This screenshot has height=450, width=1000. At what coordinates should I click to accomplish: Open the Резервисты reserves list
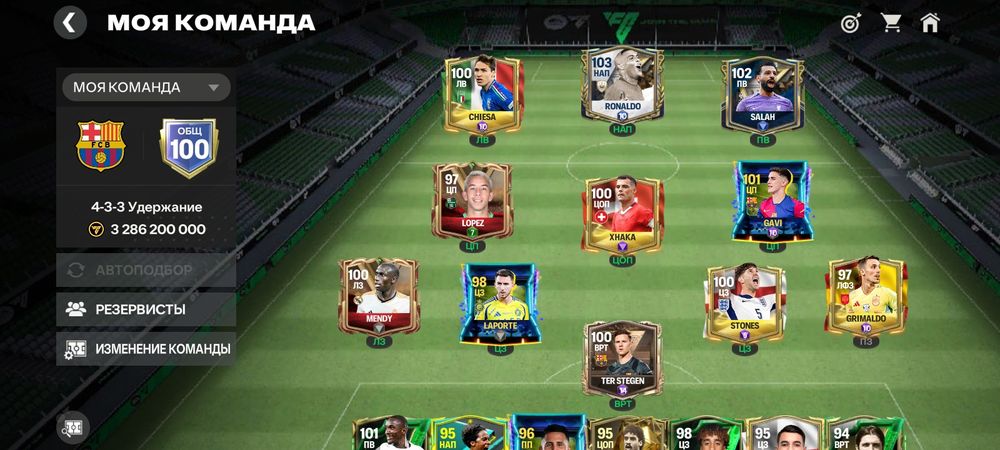tap(146, 309)
